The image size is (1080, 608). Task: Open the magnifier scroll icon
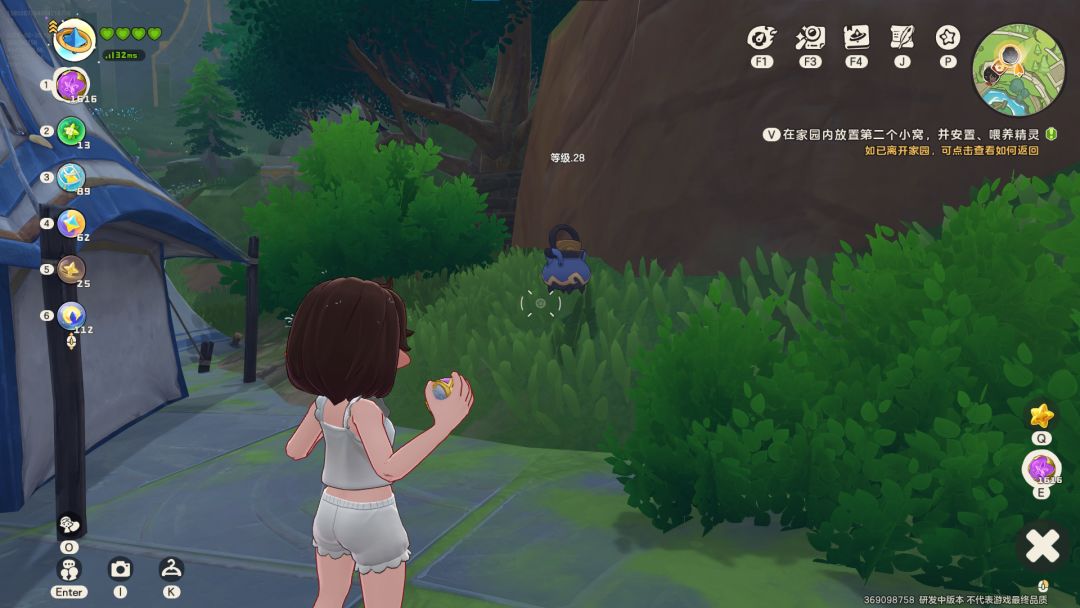pos(809,38)
